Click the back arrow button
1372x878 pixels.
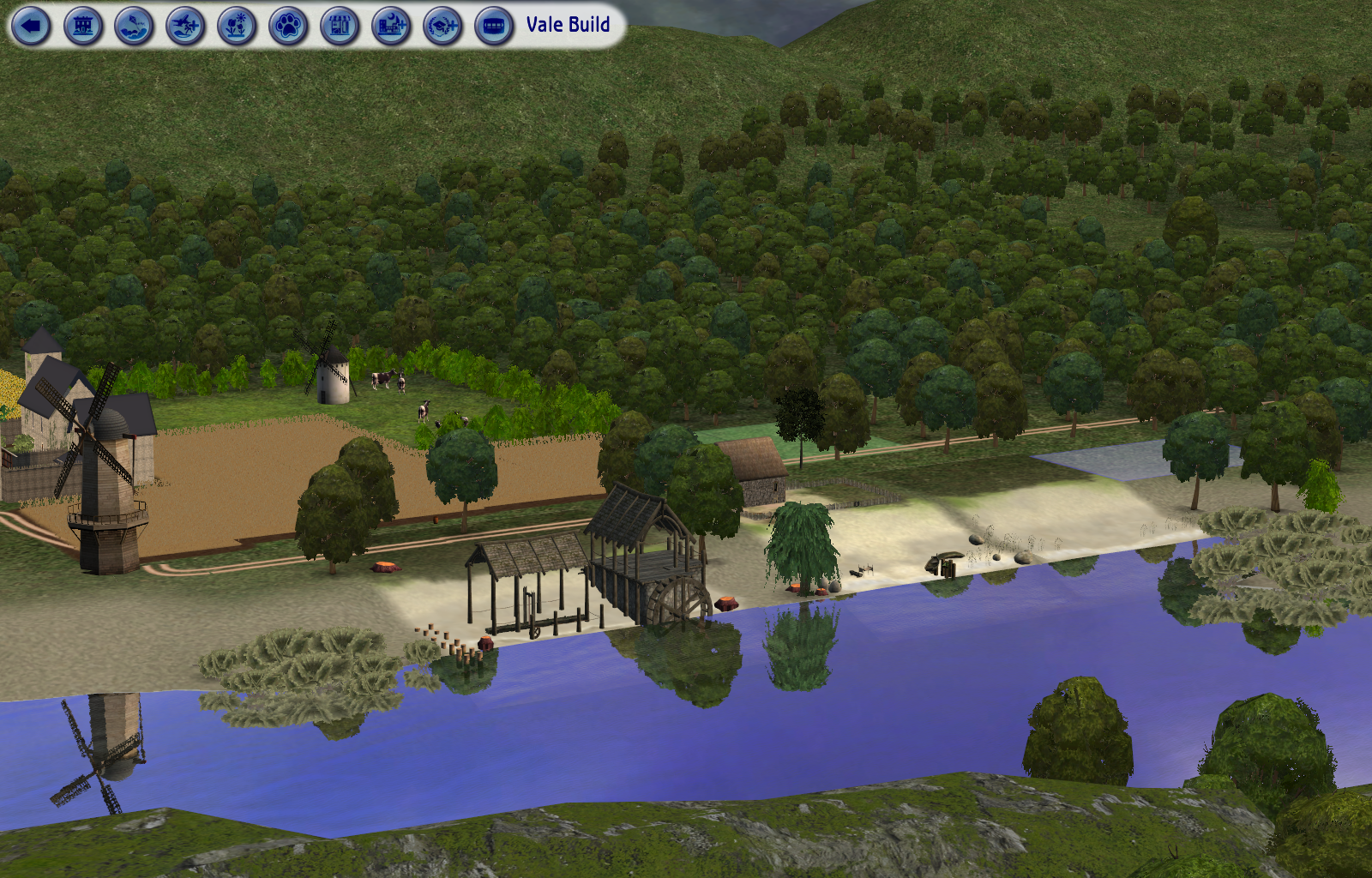[32, 27]
